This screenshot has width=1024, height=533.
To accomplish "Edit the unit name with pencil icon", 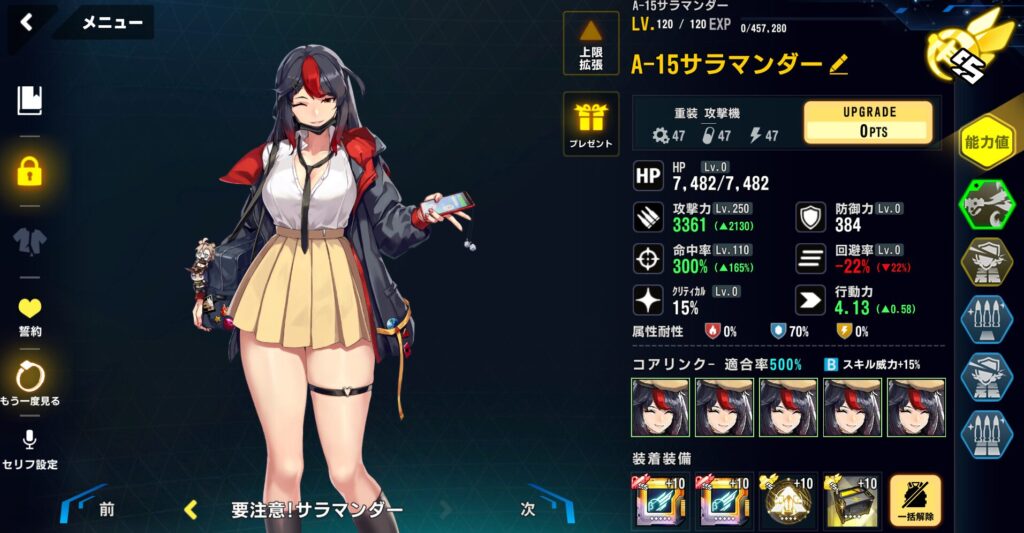I will [839, 65].
